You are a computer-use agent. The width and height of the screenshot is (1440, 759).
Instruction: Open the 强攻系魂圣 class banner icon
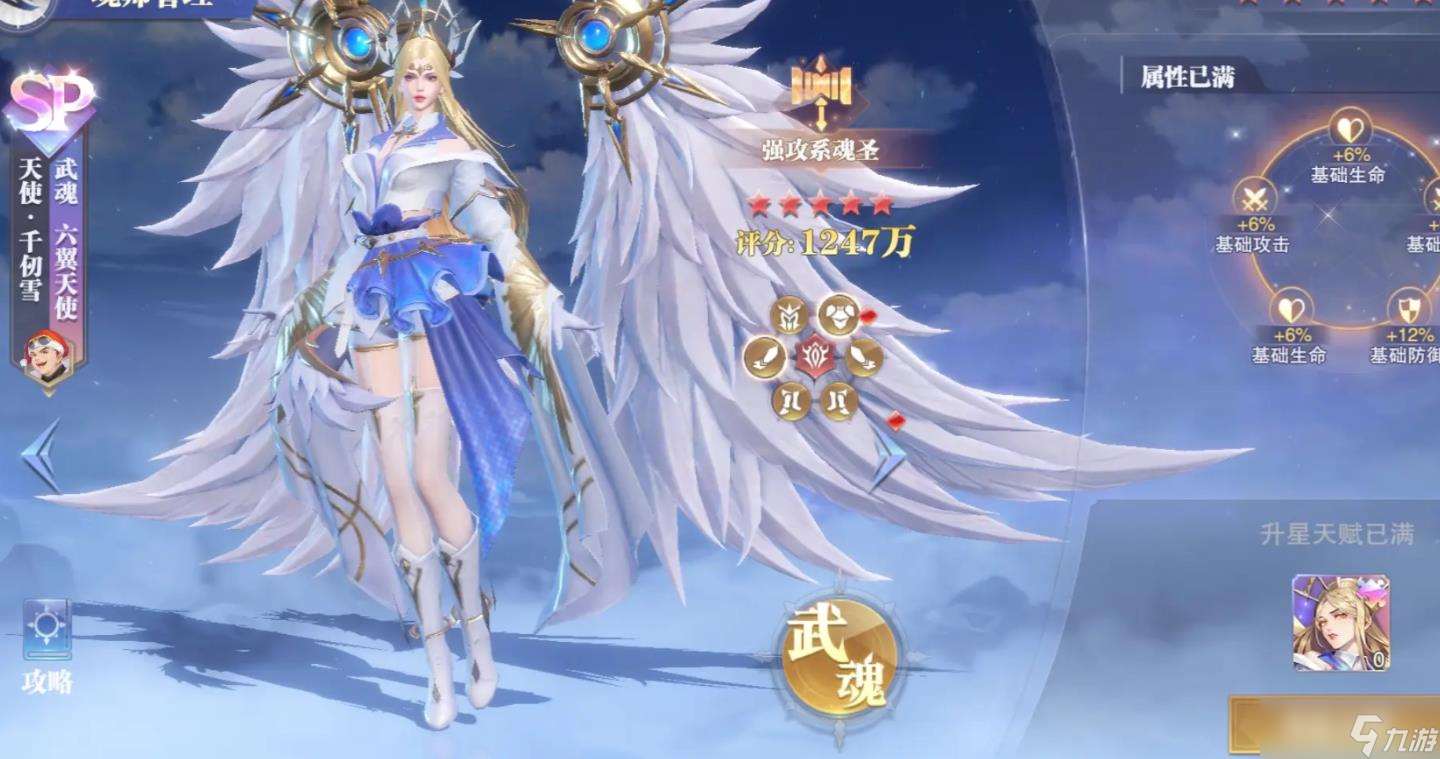pos(820,90)
